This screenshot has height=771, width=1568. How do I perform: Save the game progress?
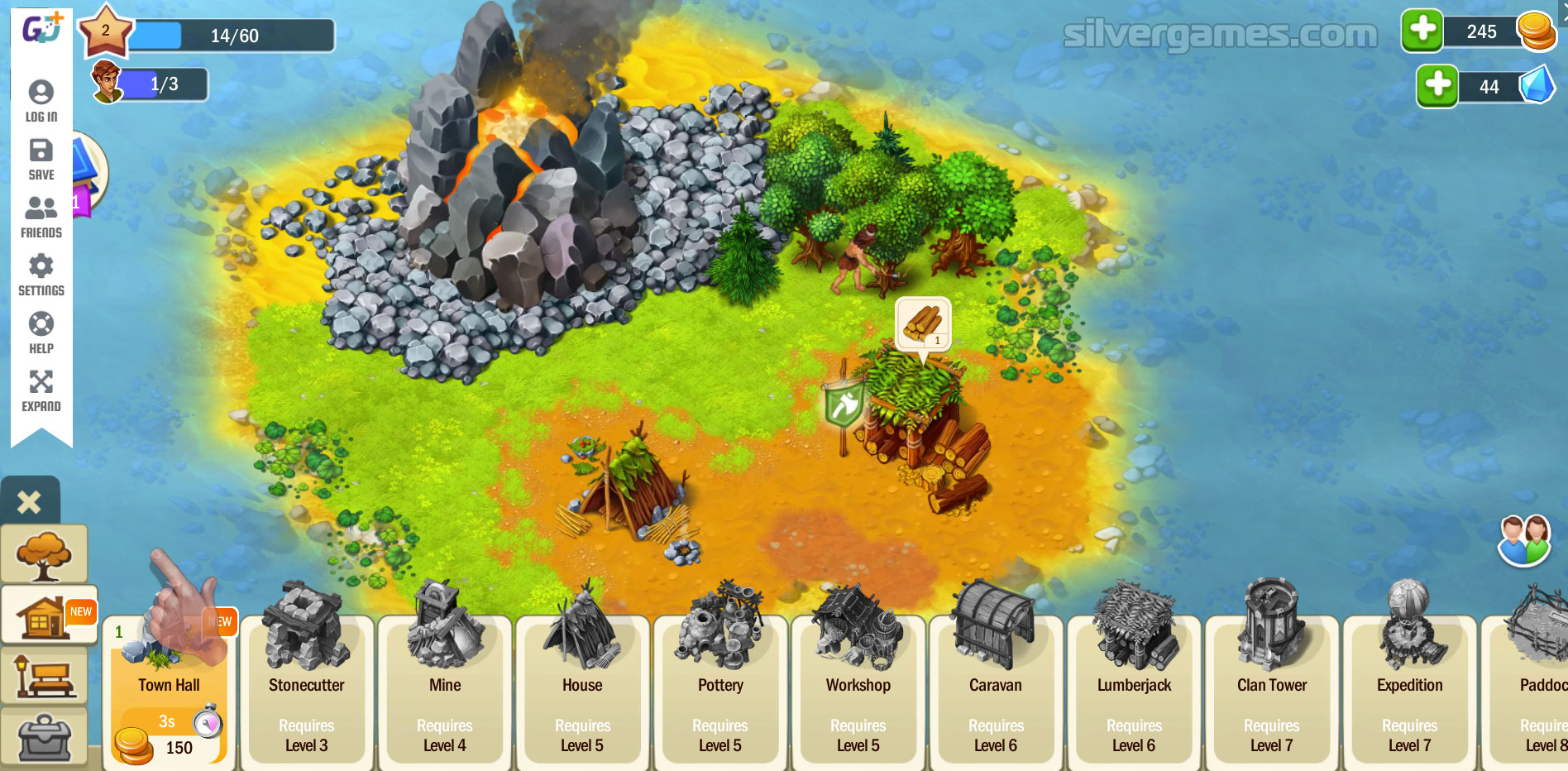pos(41,159)
